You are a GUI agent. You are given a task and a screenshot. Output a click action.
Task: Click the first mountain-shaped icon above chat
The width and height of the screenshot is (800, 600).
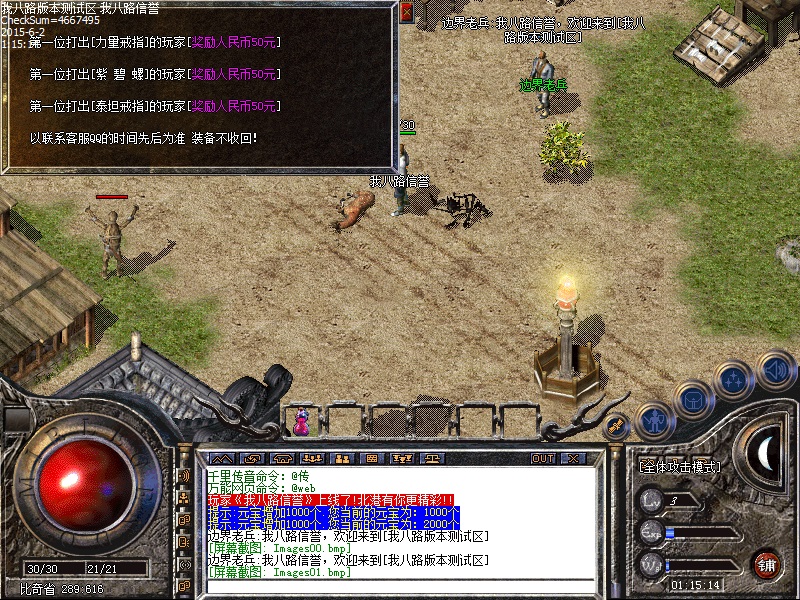tap(220, 458)
